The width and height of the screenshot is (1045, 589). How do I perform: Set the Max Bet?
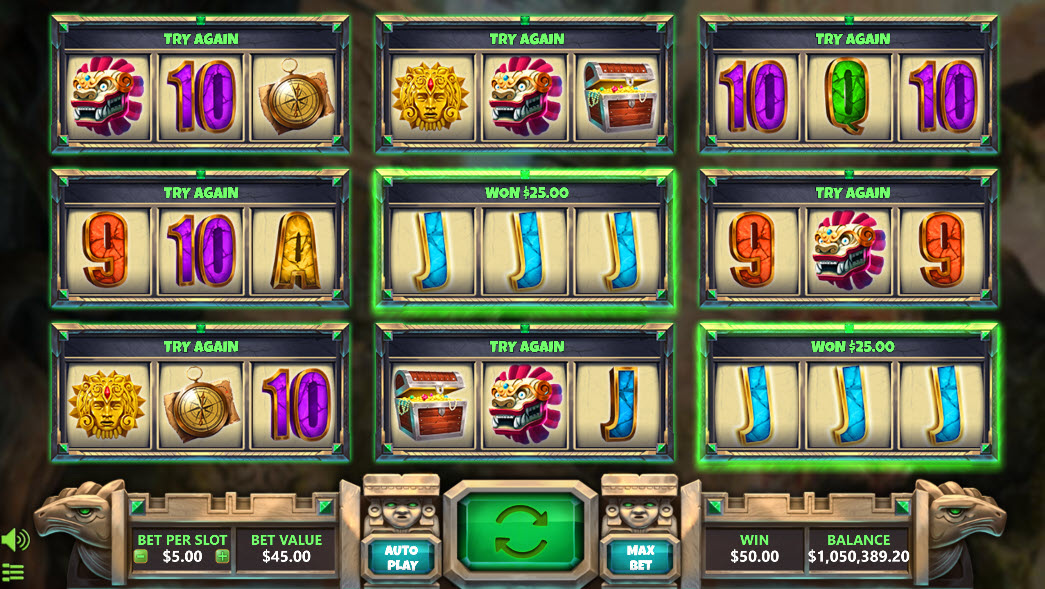tap(640, 557)
